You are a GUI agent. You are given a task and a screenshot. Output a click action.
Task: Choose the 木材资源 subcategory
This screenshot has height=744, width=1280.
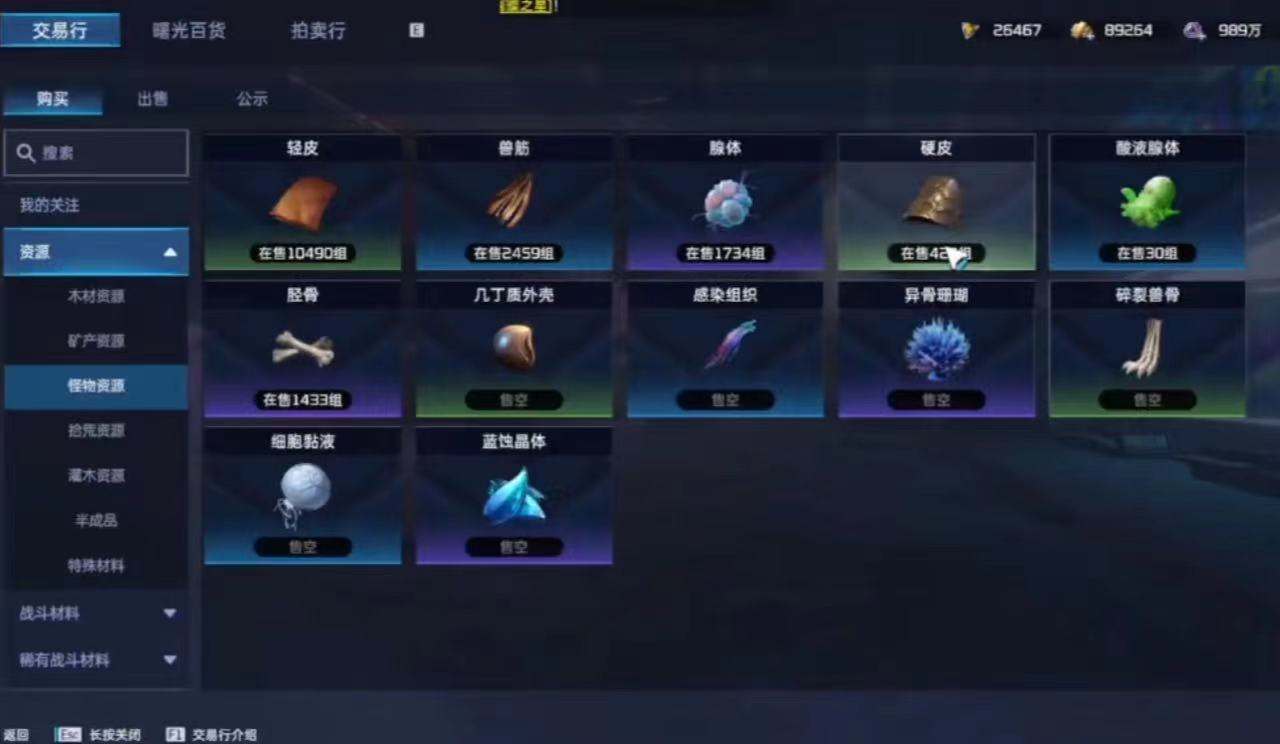[x=96, y=296]
